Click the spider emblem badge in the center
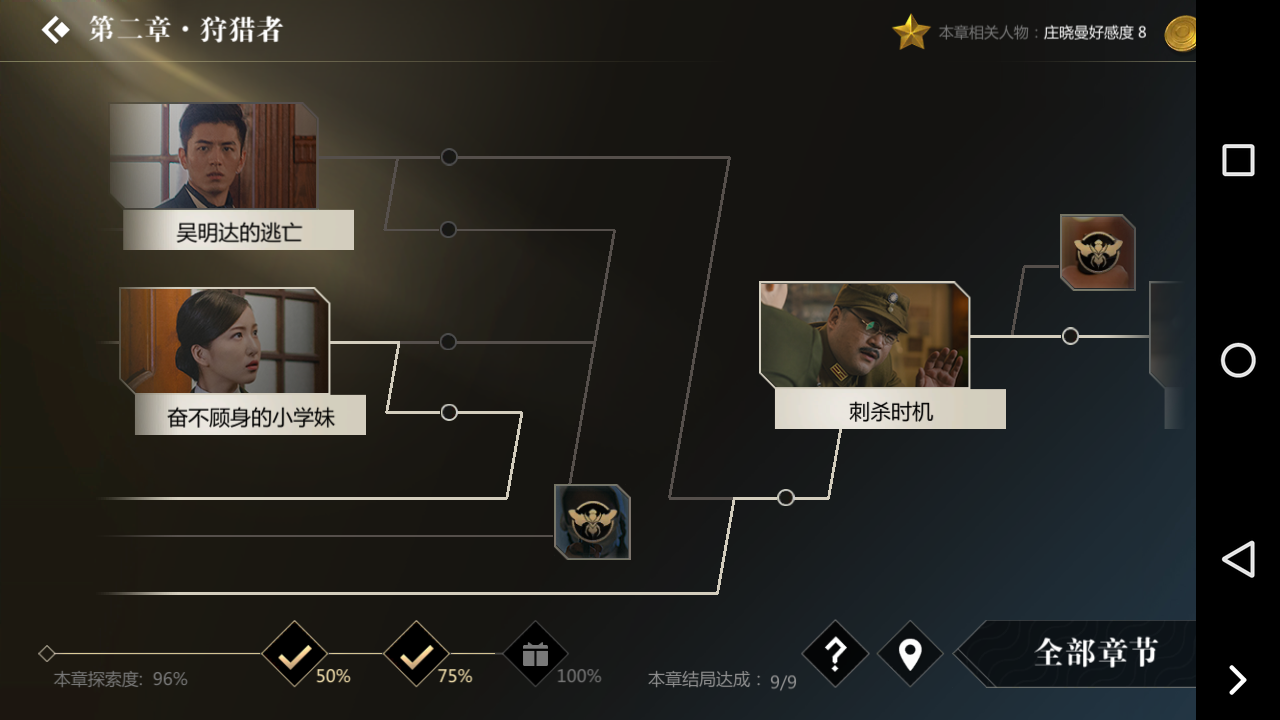Screen dimensions: 1280x720 pos(591,521)
